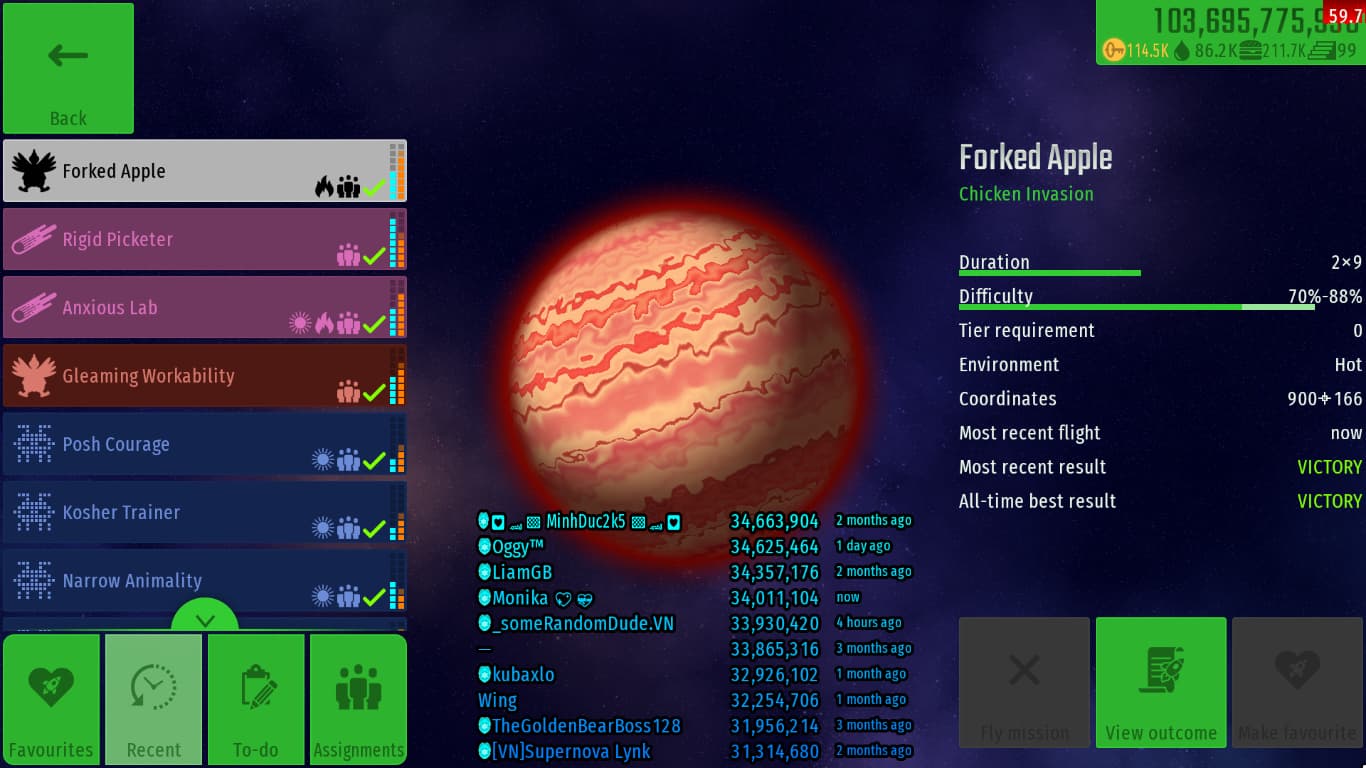The height and width of the screenshot is (768, 1366).
Task: Select the Forked Apple mission row
Action: pos(204,171)
